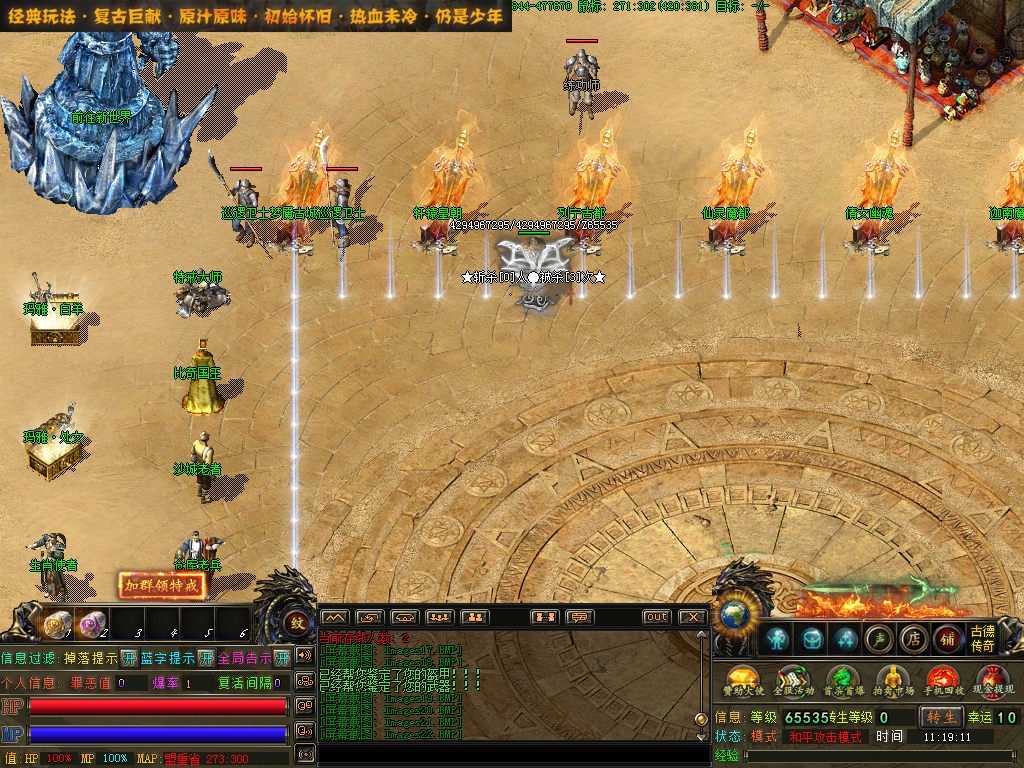
Task: Toggle the 全局告示 global notice switch
Action: 282,658
